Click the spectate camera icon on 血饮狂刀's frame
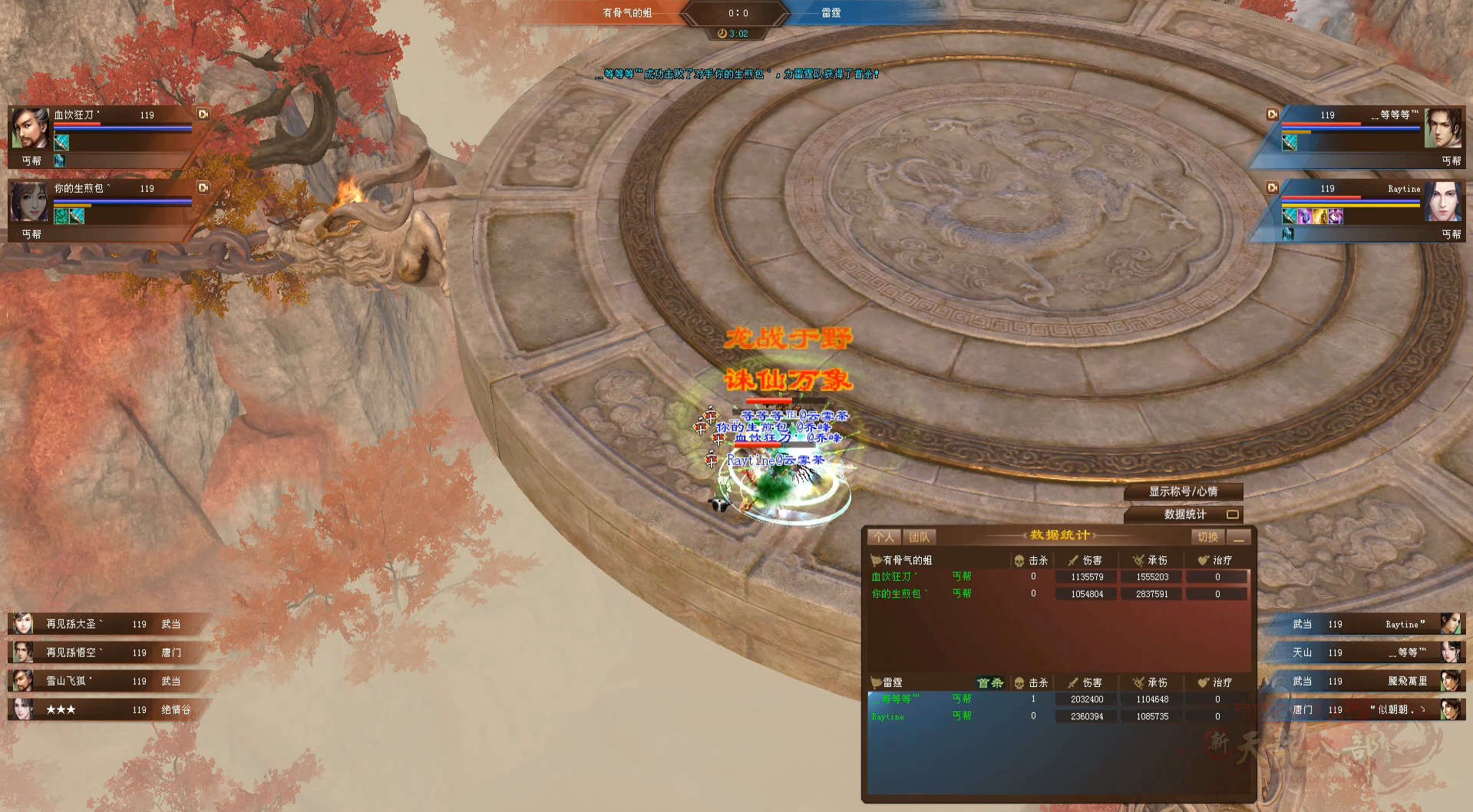This screenshot has height=812, width=1473. click(x=203, y=114)
